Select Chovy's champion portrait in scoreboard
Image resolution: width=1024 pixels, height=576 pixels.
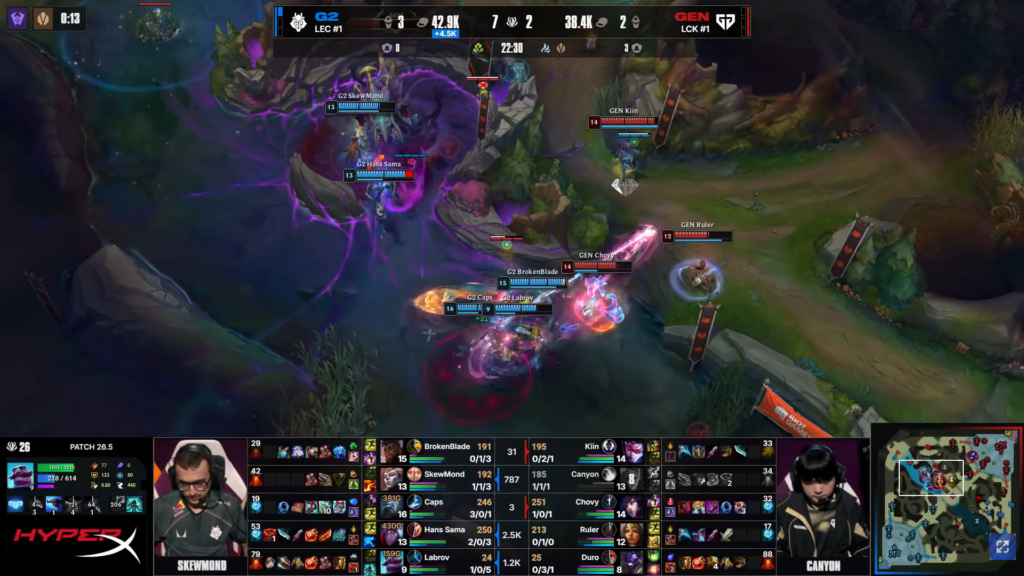click(633, 506)
